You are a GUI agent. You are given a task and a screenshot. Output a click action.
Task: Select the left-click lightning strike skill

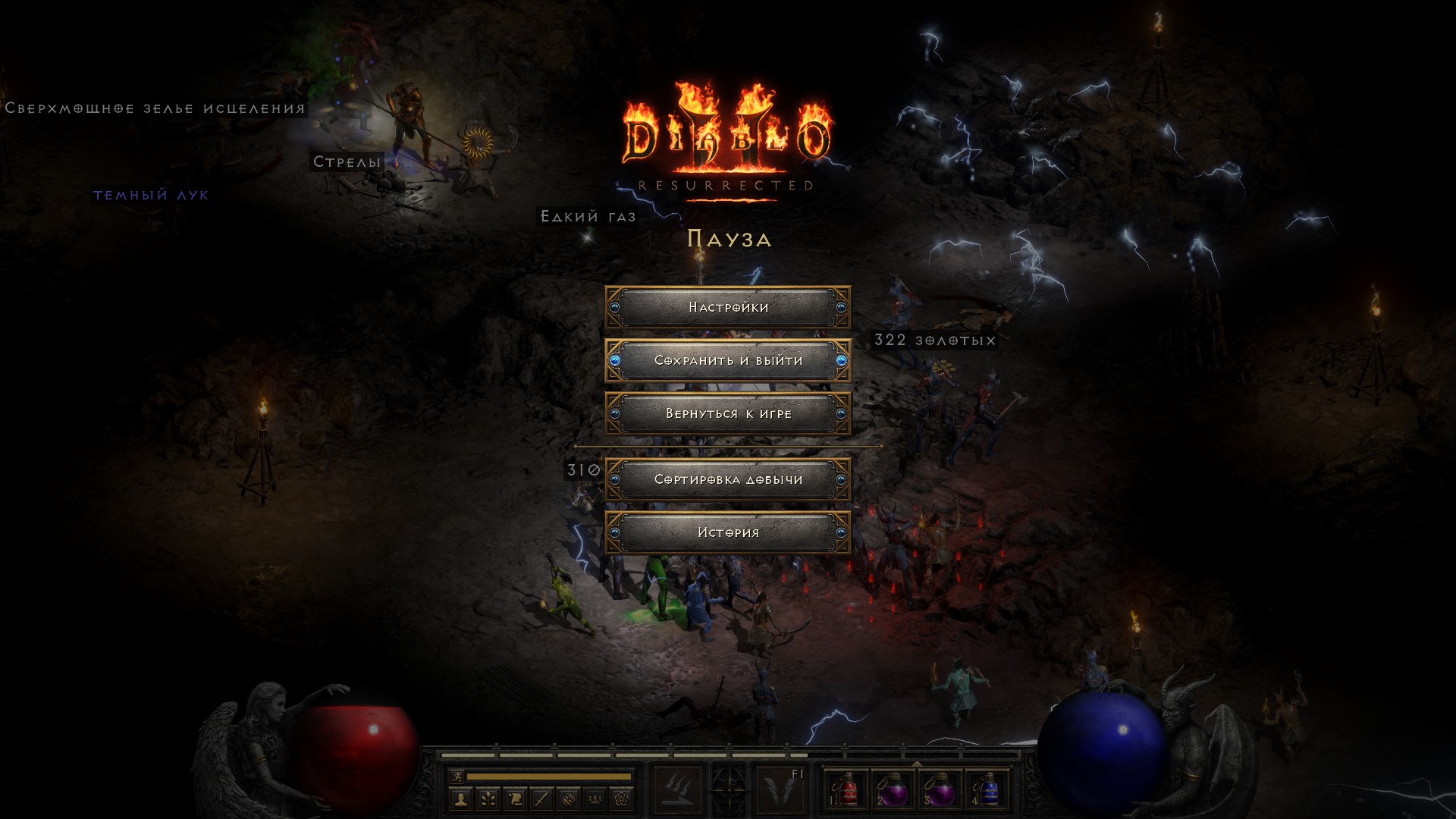coord(677,790)
